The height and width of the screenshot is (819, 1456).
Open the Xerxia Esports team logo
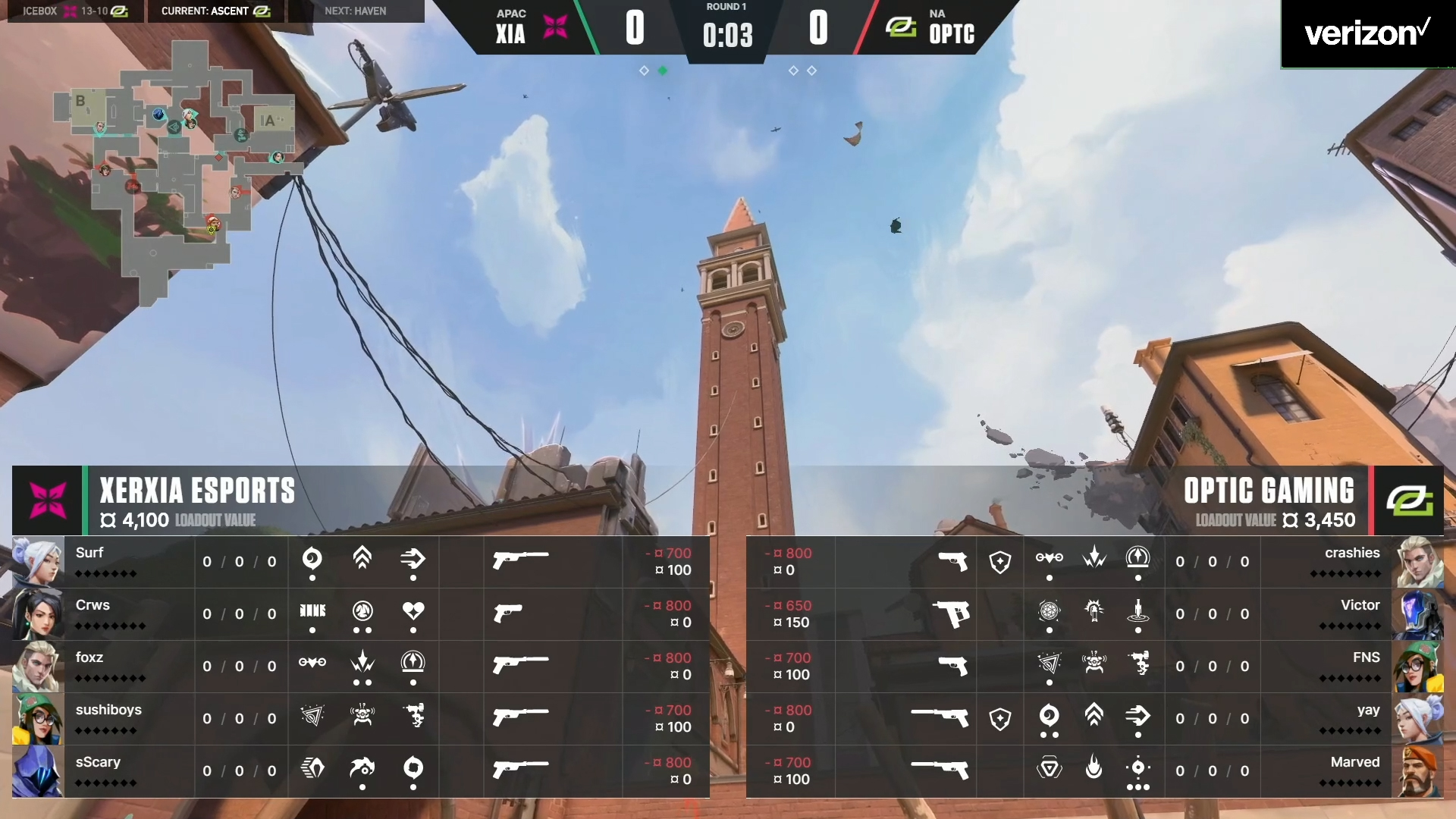click(x=47, y=500)
